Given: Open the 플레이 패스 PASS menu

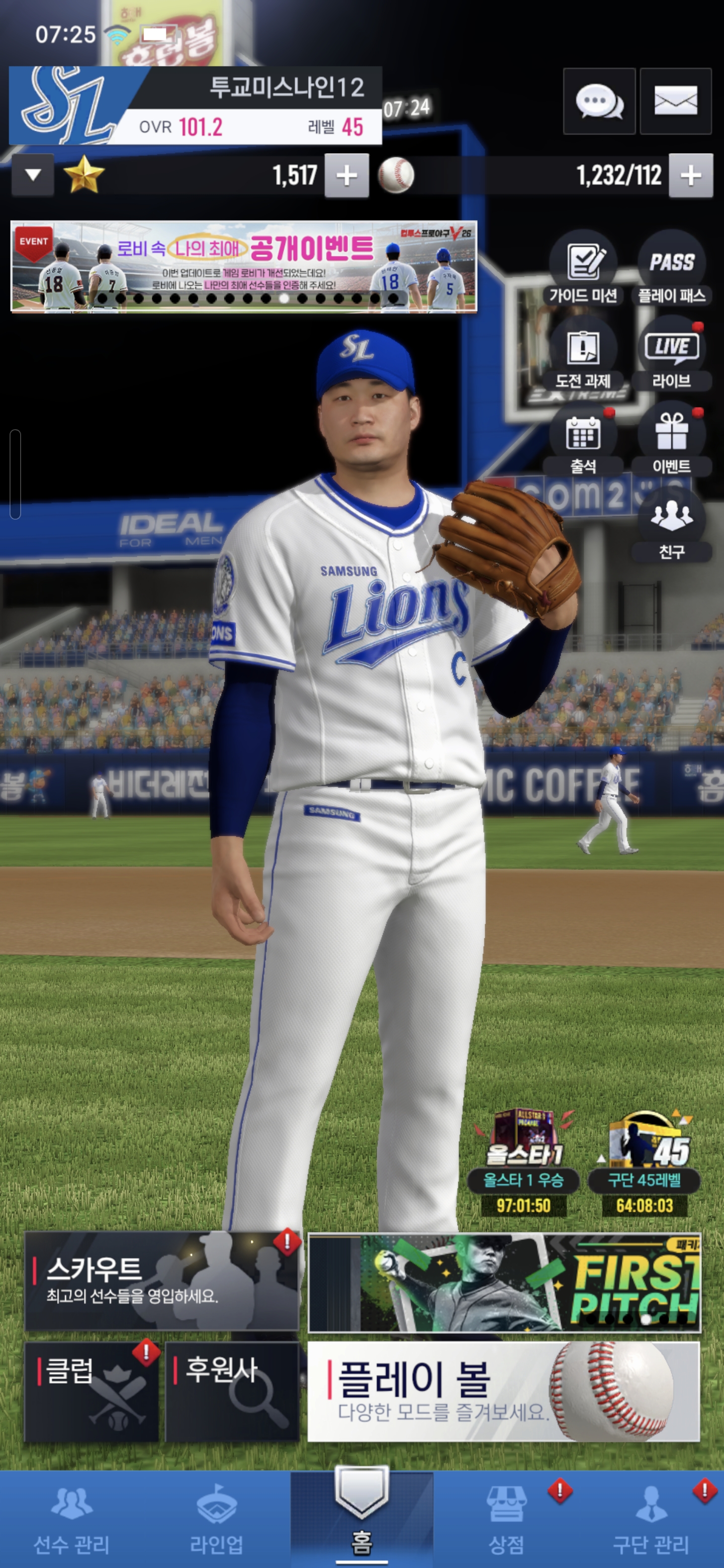Looking at the screenshot, I should tap(672, 268).
